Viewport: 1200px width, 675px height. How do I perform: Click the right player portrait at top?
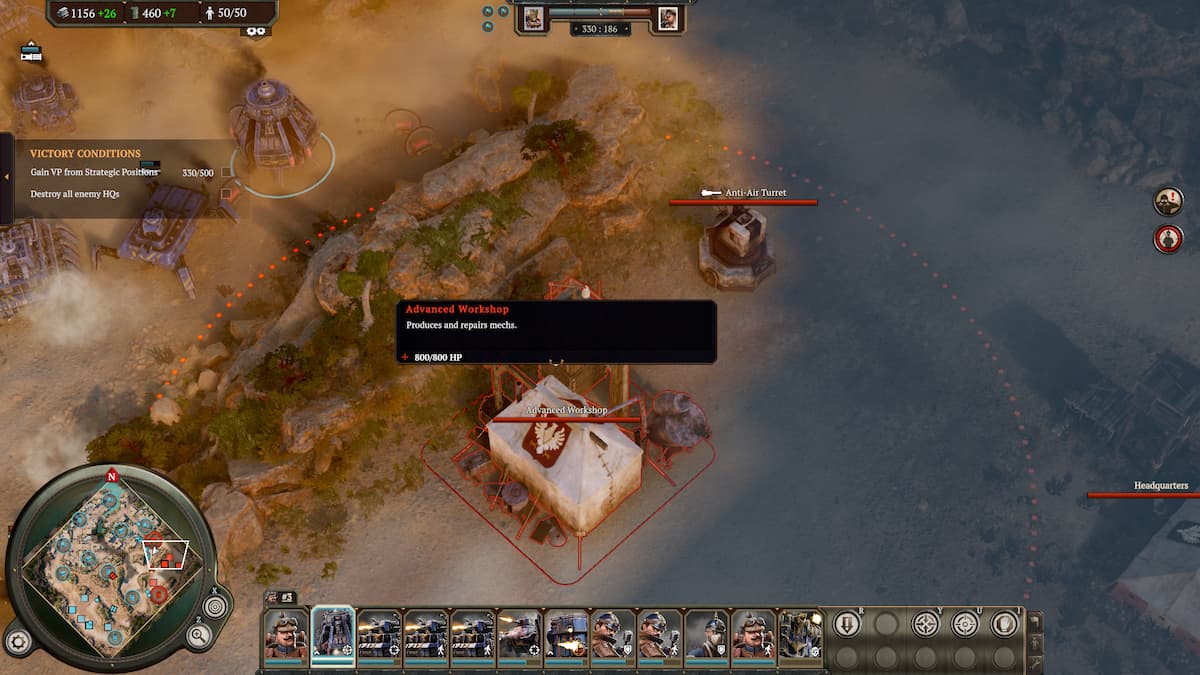click(x=667, y=17)
